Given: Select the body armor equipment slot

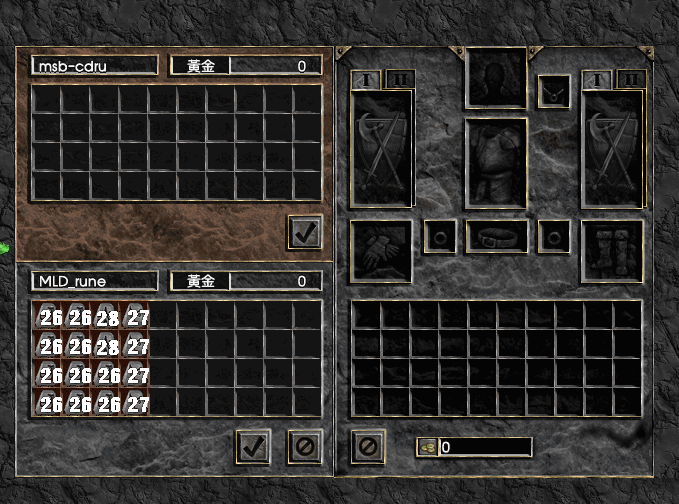Looking at the screenshot, I should click(495, 163).
